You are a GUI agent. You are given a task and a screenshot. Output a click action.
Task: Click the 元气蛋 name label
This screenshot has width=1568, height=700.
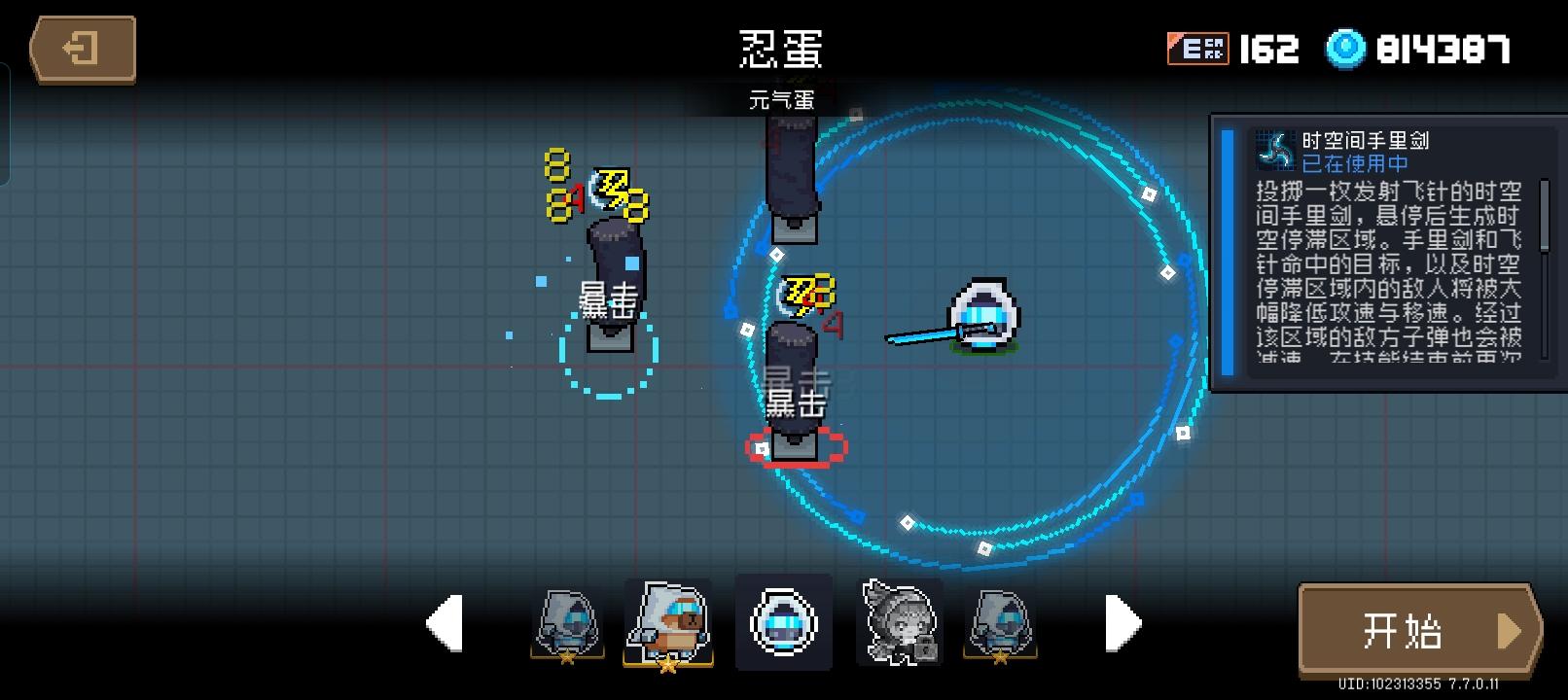pos(783,97)
